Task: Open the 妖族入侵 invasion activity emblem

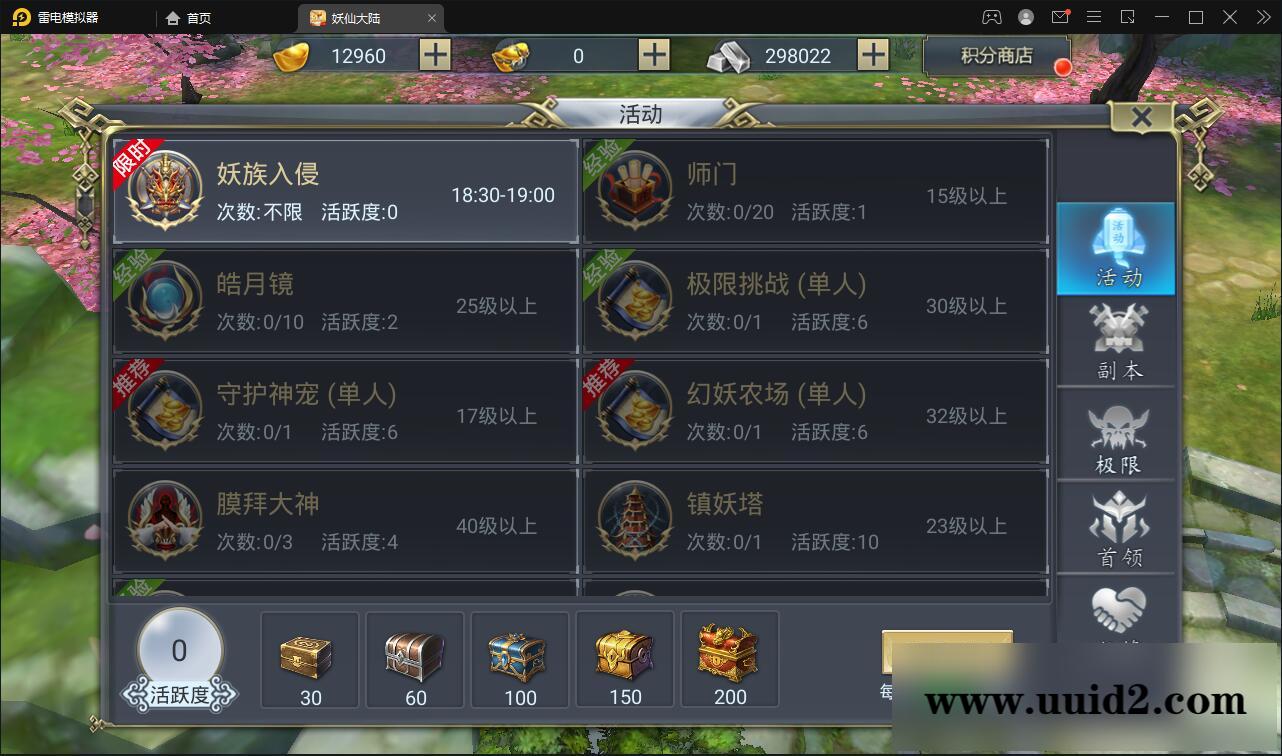Action: pos(165,190)
